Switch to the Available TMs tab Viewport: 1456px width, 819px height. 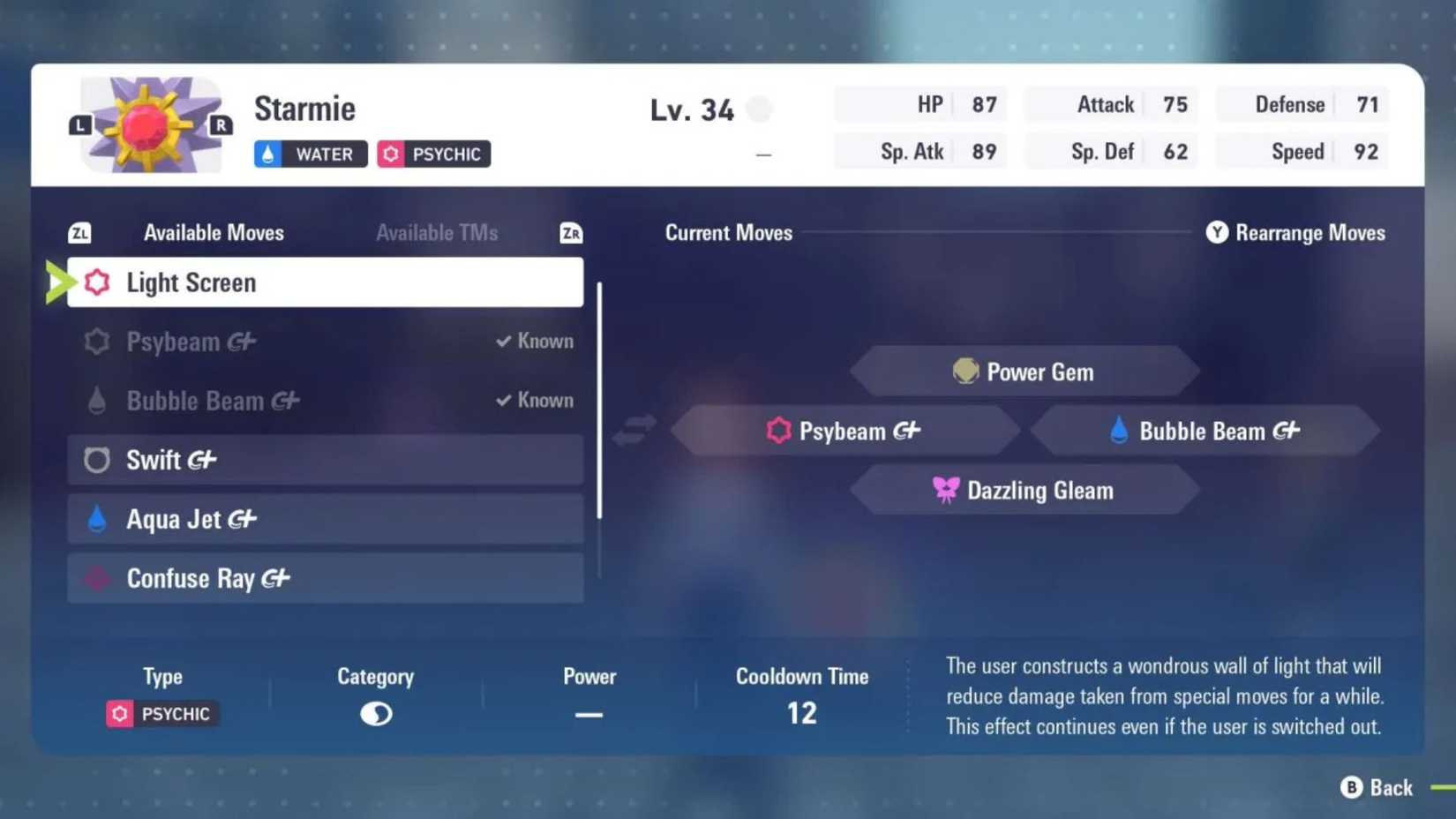[x=438, y=232]
